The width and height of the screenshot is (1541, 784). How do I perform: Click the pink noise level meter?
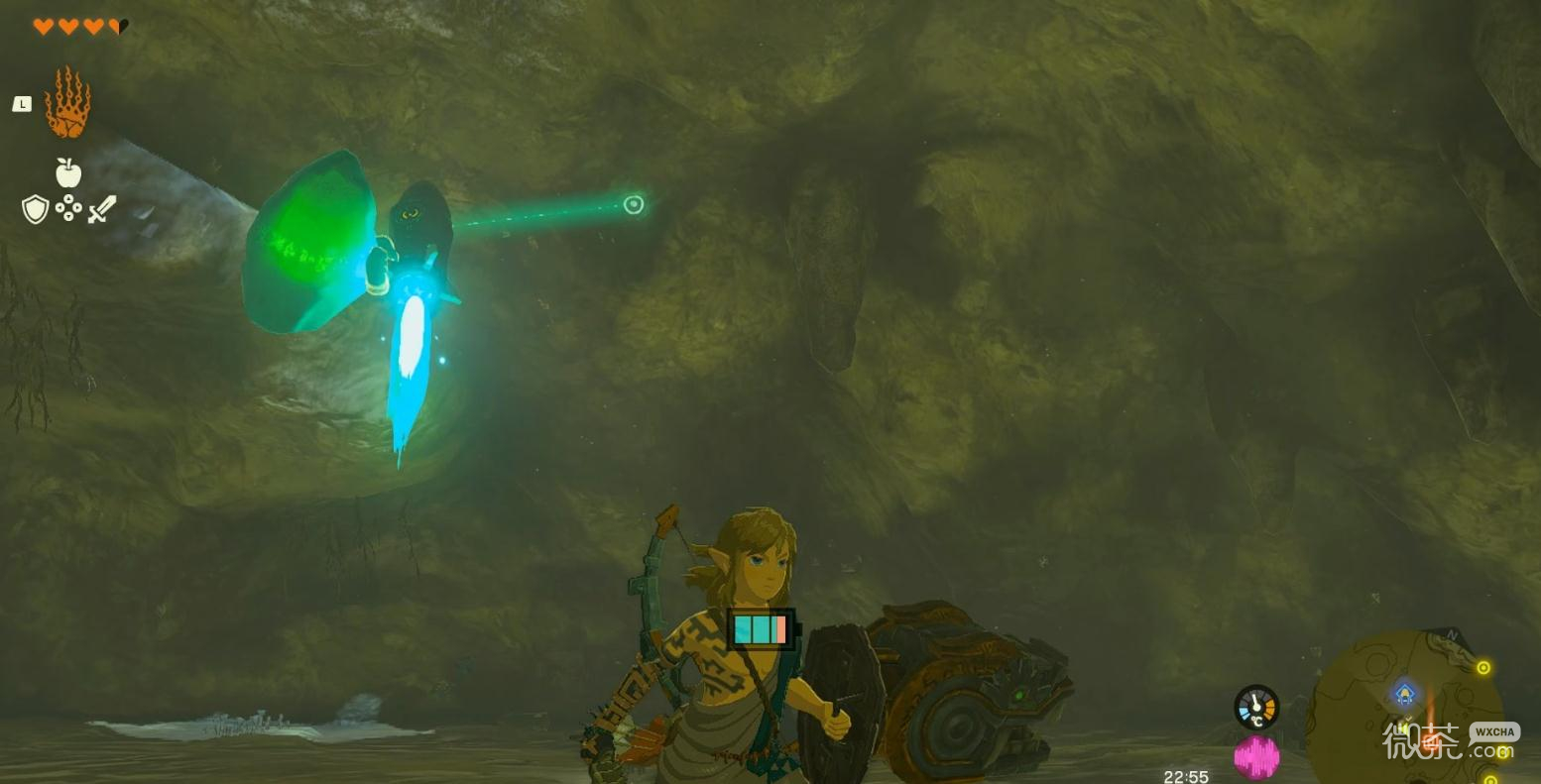click(x=1256, y=757)
